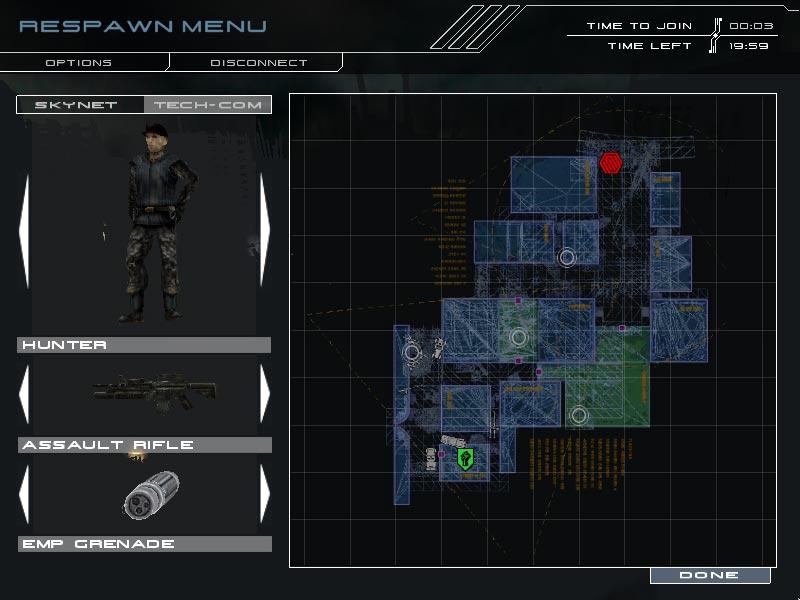The width and height of the screenshot is (800, 600).
Task: Click the red hexagon enemy base marker
Action: [x=611, y=162]
